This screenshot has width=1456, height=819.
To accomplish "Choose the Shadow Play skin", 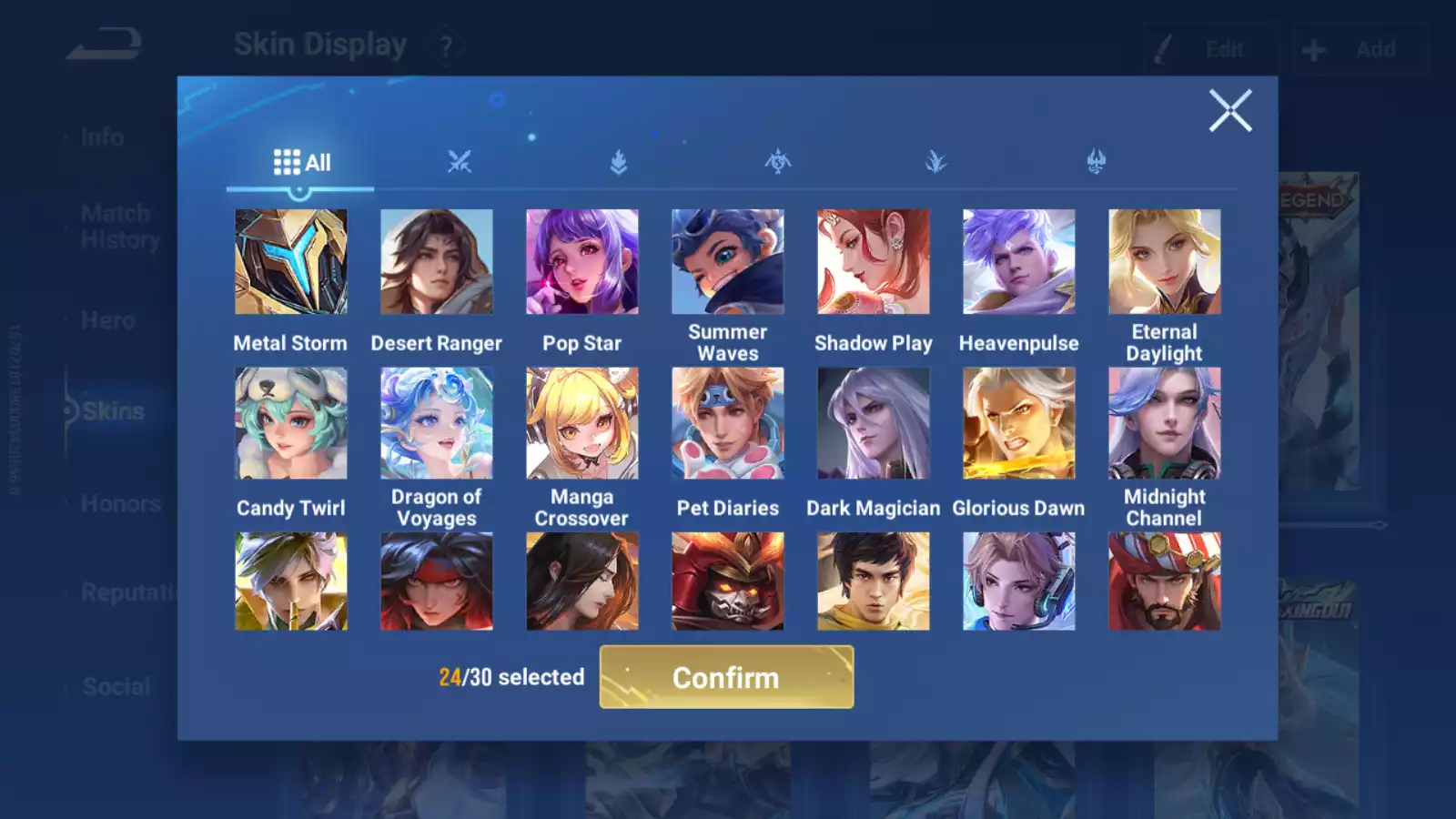I will (874, 262).
